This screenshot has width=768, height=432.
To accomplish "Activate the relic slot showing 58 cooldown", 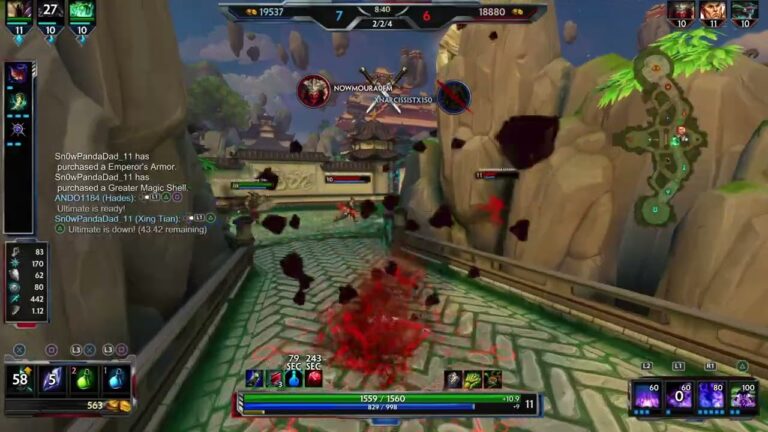I will pos(20,380).
